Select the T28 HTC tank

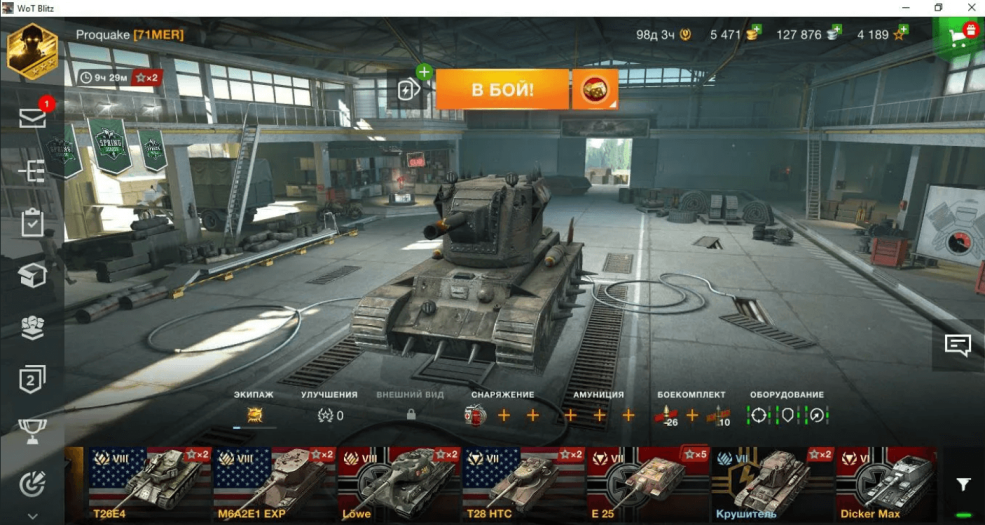(x=522, y=484)
